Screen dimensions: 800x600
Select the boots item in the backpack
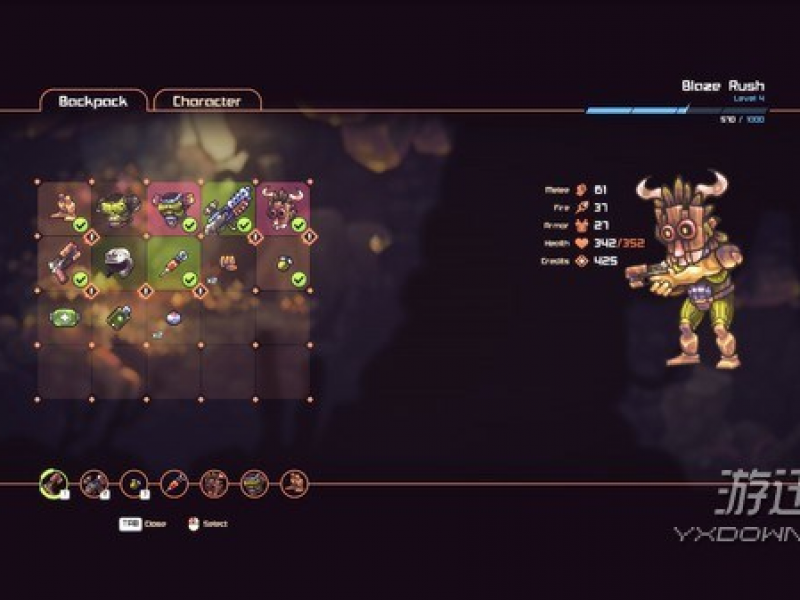[65, 209]
